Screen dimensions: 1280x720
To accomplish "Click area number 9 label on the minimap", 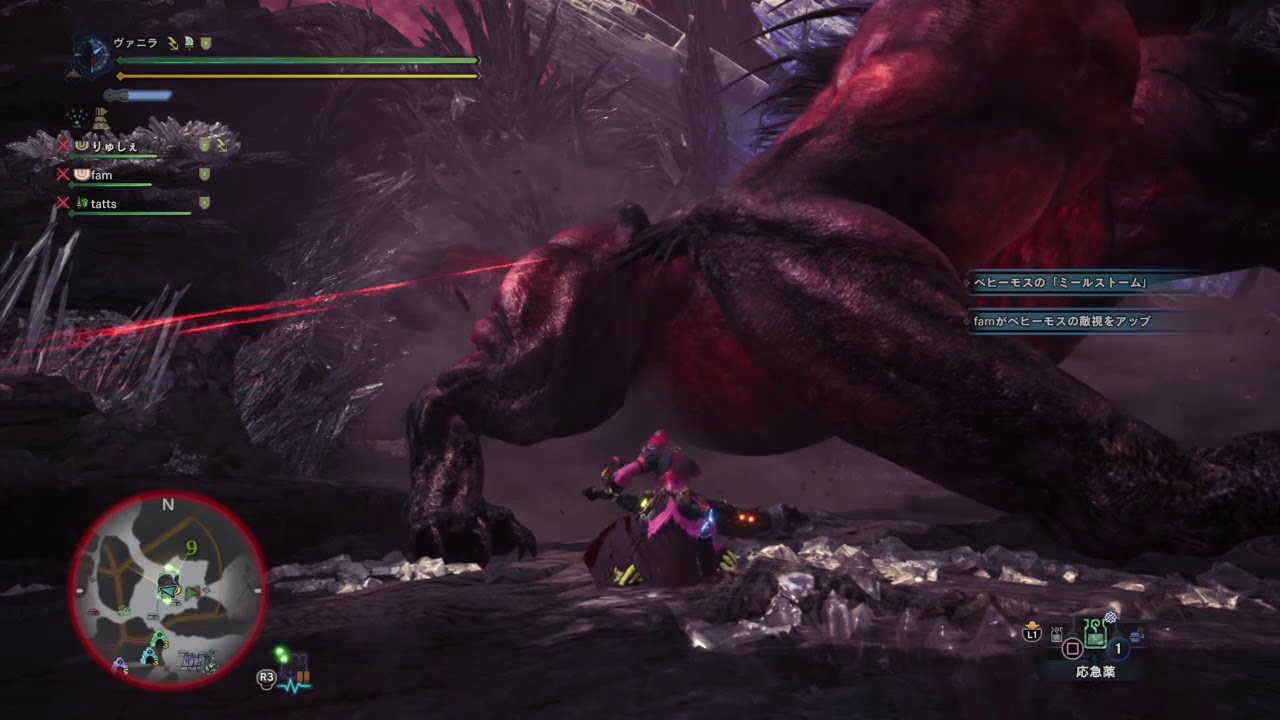I will [x=191, y=547].
